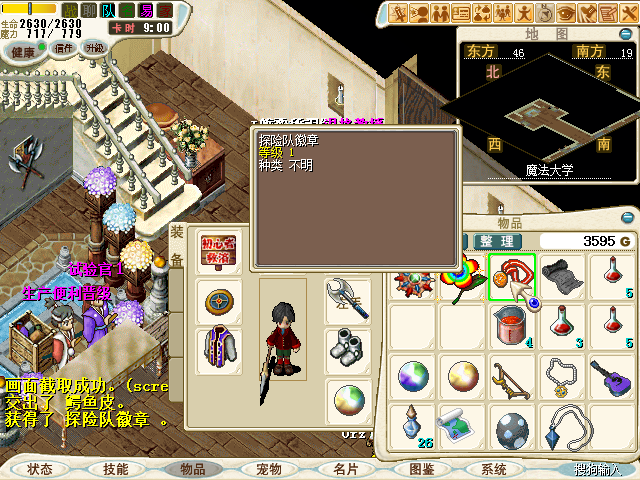Click the equipped purple robe slot

point(217,349)
